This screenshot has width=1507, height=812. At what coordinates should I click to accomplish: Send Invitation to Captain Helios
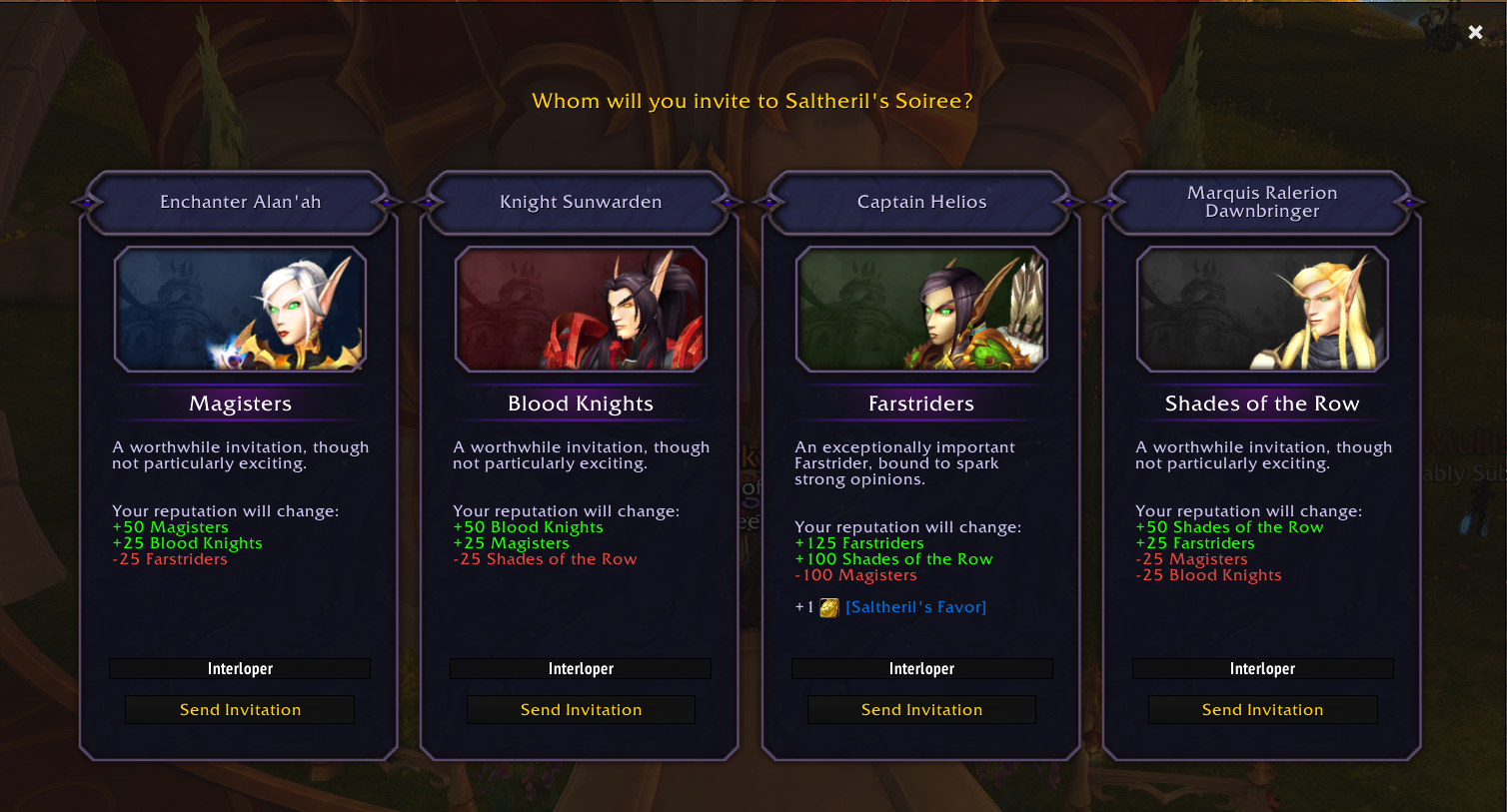(921, 709)
